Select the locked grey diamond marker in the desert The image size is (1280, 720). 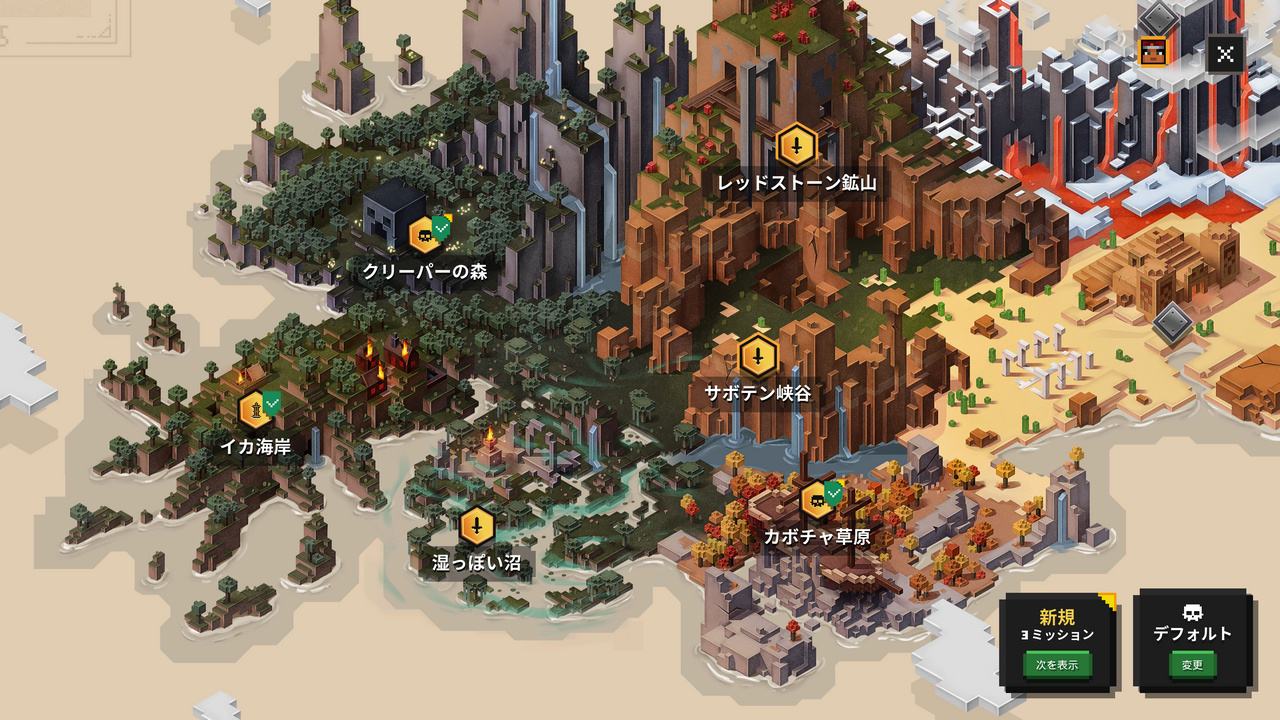[x=1171, y=323]
